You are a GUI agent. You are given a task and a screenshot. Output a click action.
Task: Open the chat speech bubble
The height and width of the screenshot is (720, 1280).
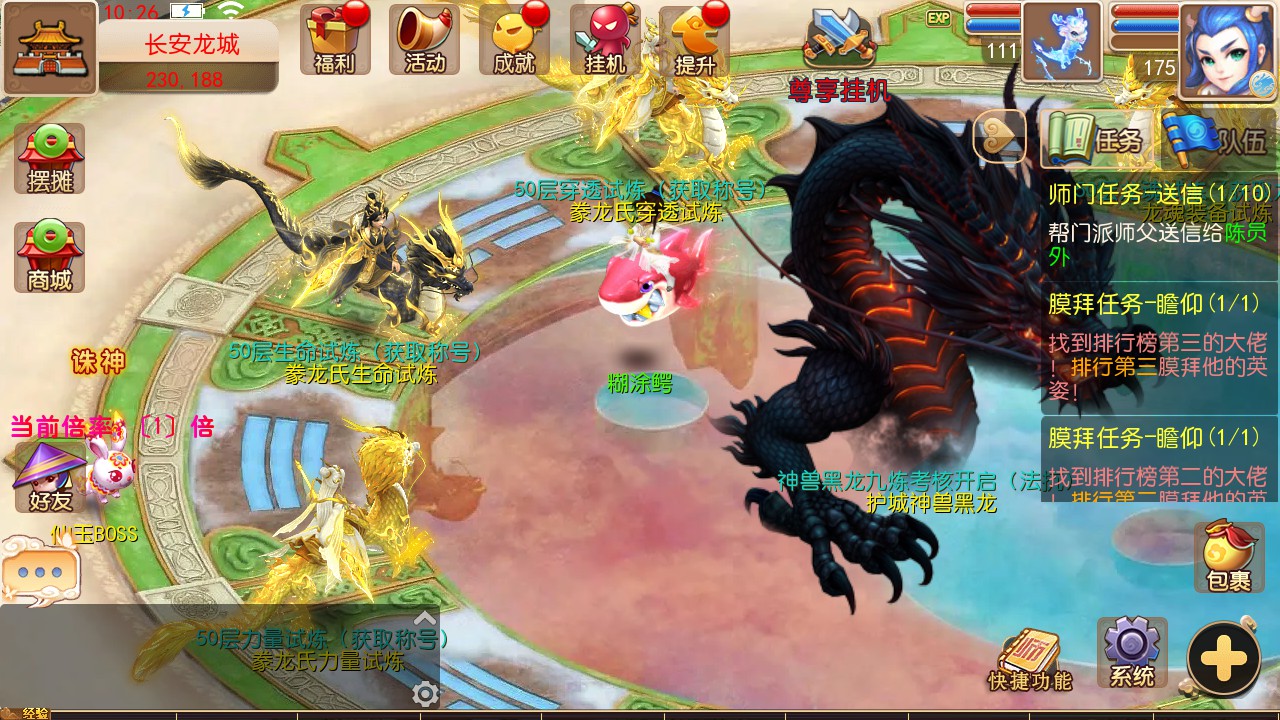pos(39,572)
